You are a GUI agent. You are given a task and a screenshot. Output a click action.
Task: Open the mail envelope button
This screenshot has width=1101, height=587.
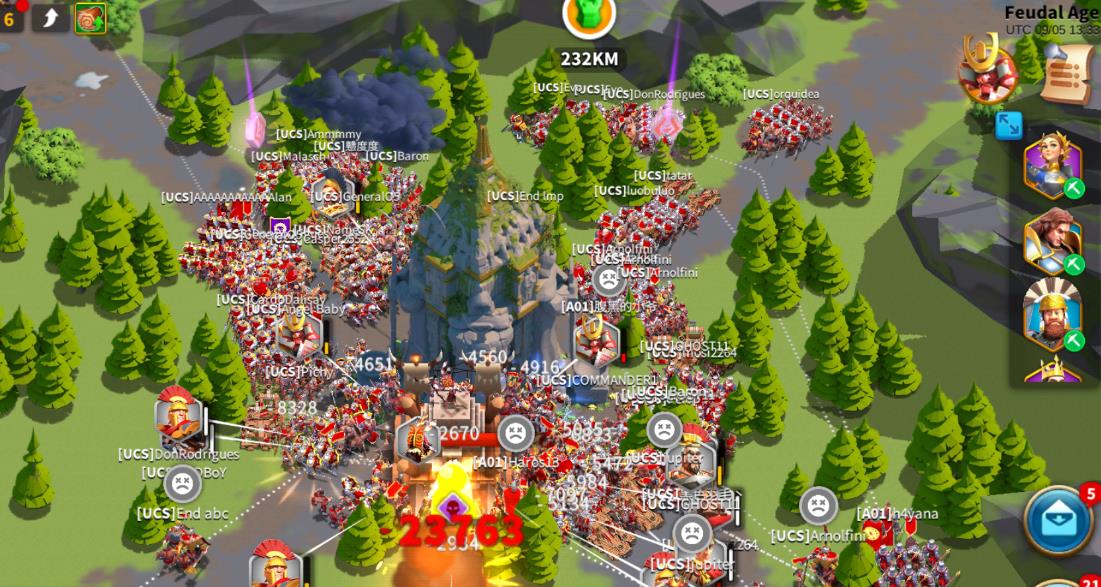pos(1057,520)
